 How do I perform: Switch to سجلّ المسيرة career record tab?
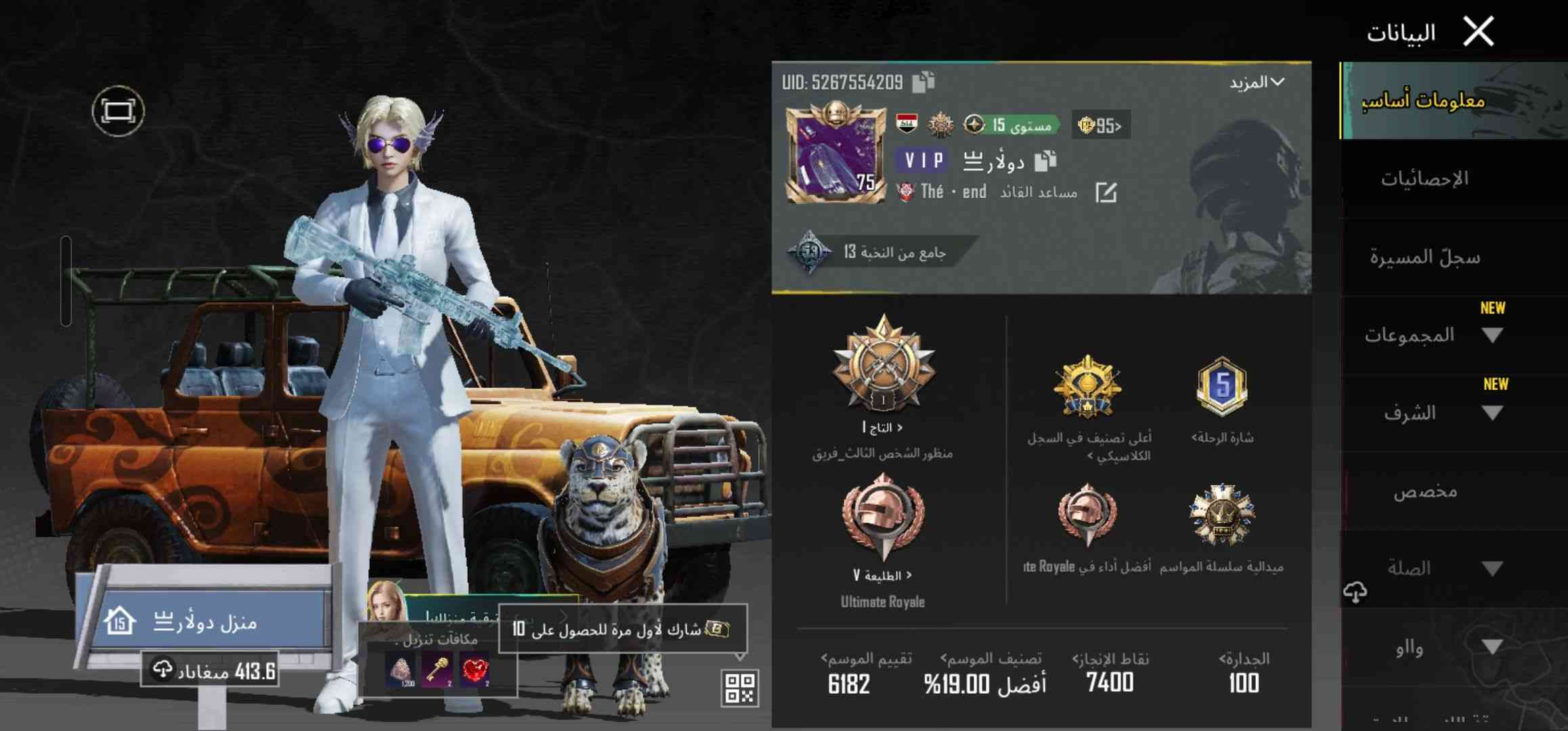click(1424, 257)
